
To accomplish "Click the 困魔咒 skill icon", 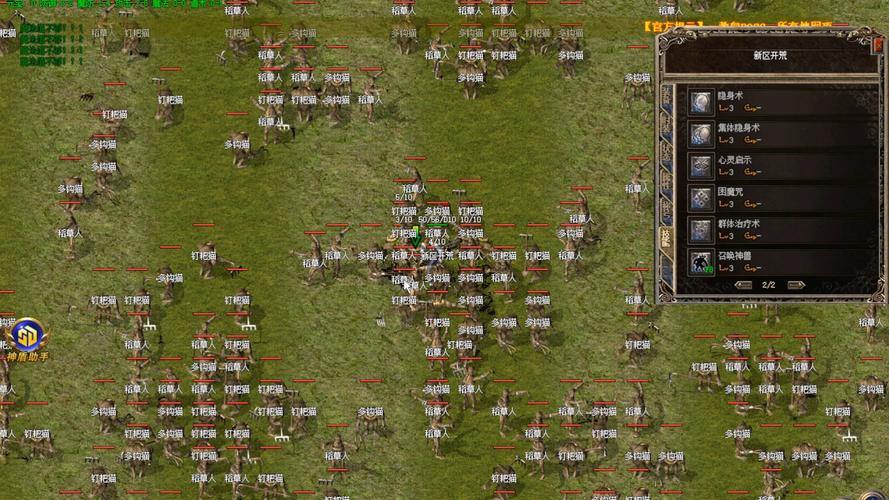I will point(701,198).
